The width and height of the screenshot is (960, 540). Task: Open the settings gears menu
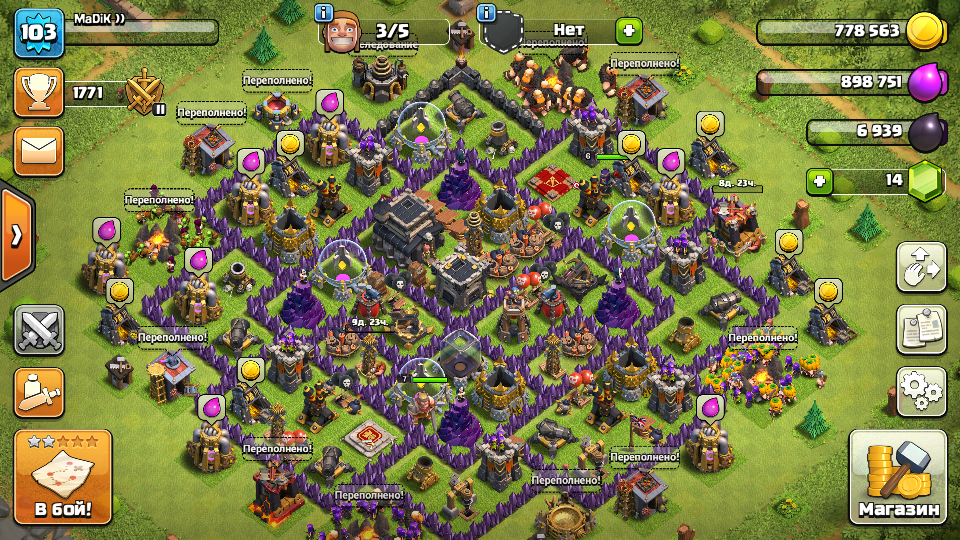921,391
